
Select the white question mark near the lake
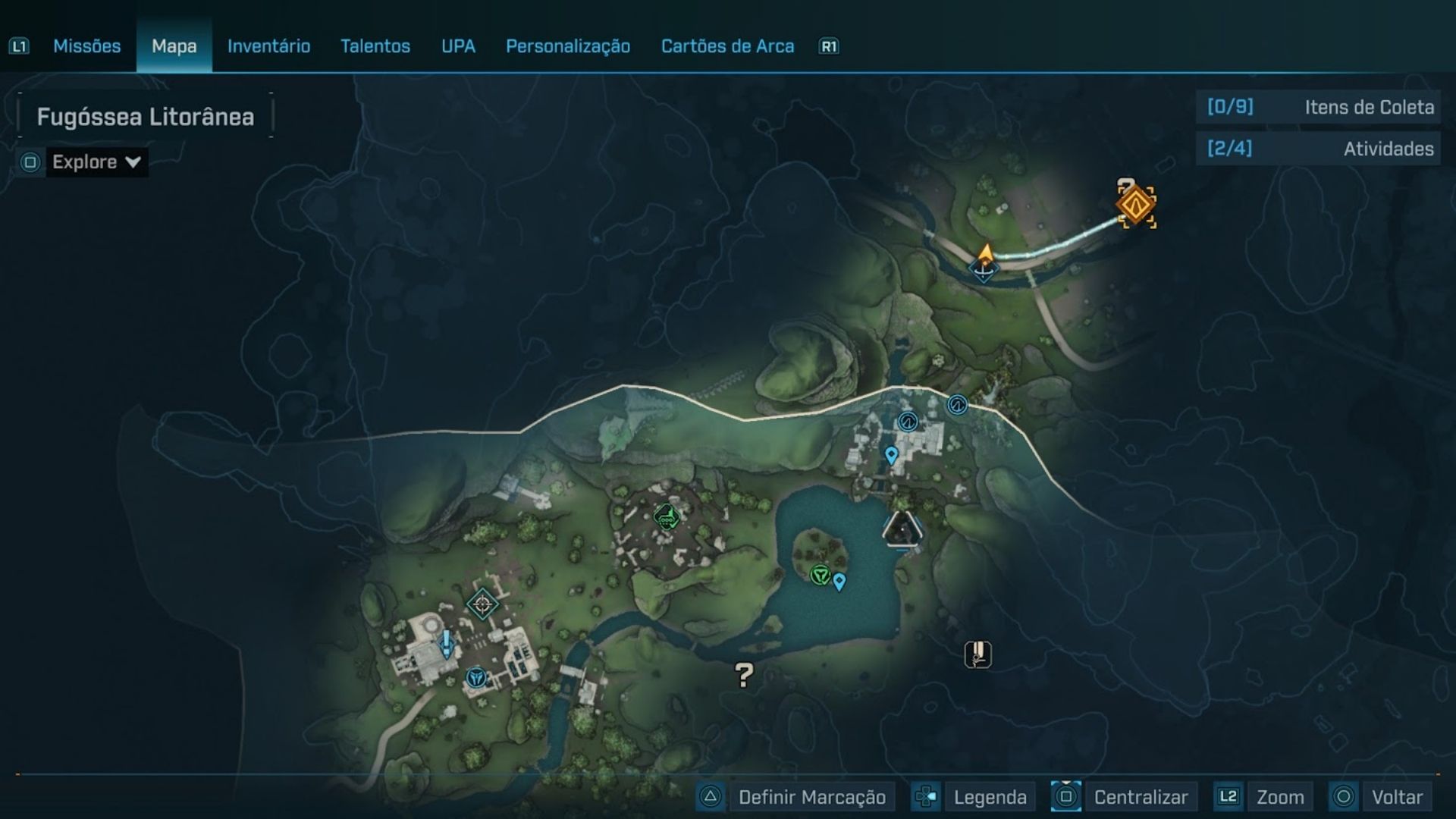(x=744, y=674)
